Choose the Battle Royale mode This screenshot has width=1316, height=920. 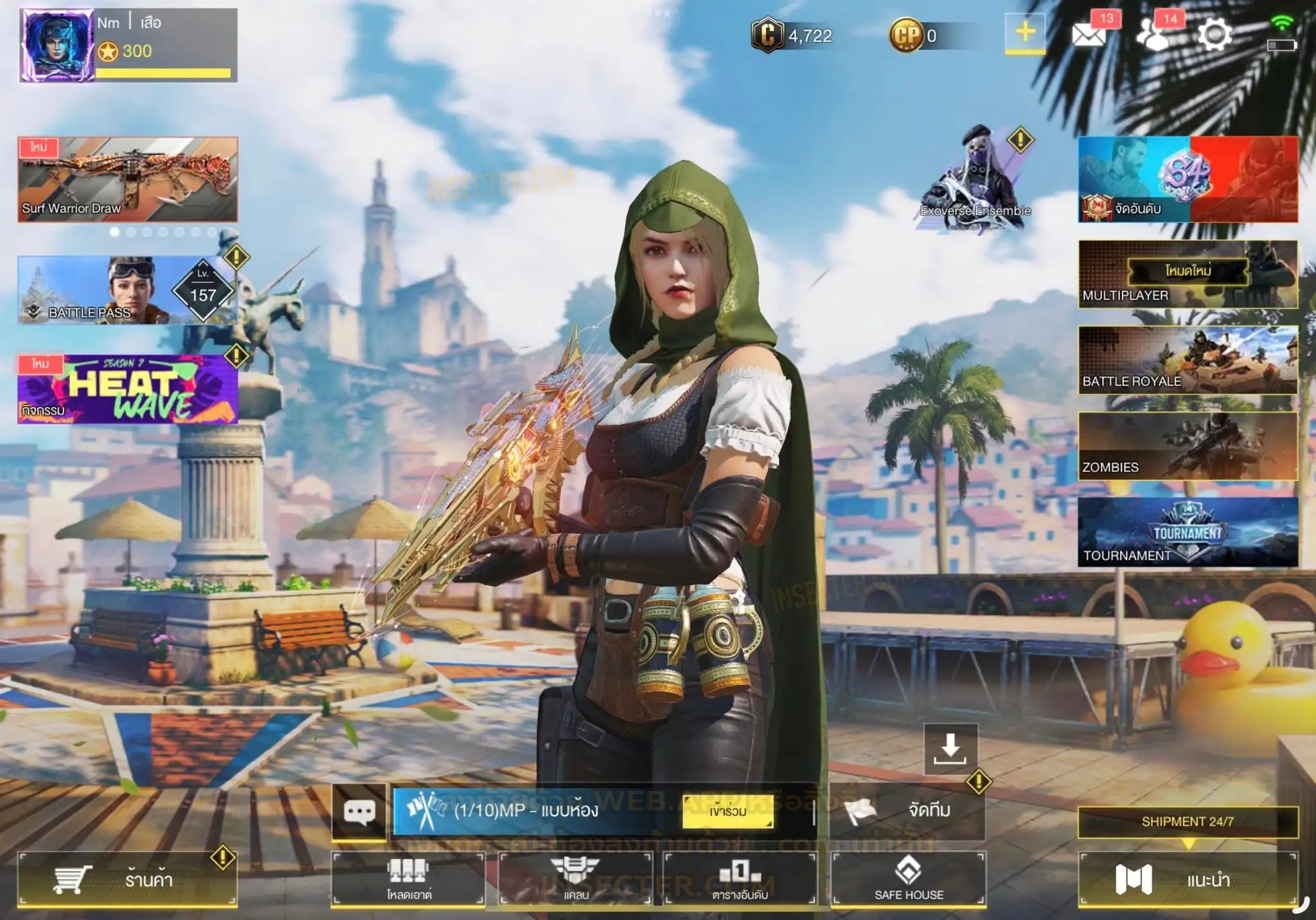(x=1187, y=360)
